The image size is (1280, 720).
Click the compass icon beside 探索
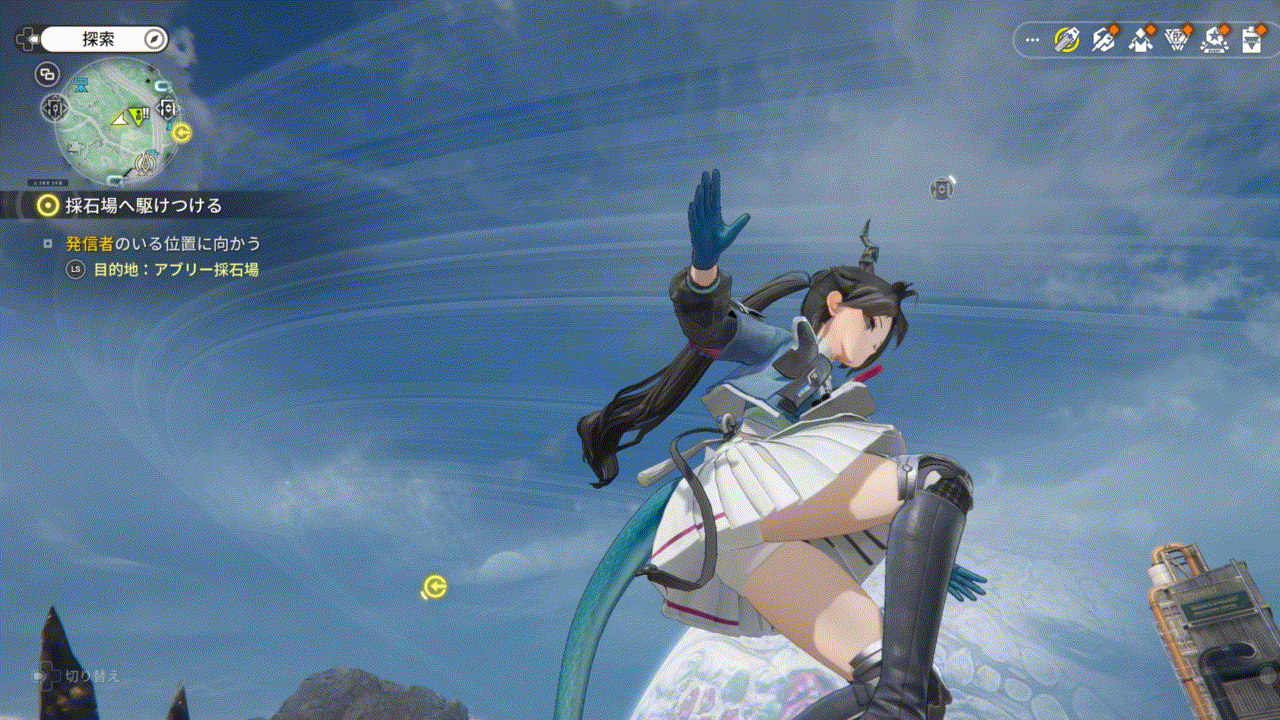pyautogui.click(x=154, y=39)
